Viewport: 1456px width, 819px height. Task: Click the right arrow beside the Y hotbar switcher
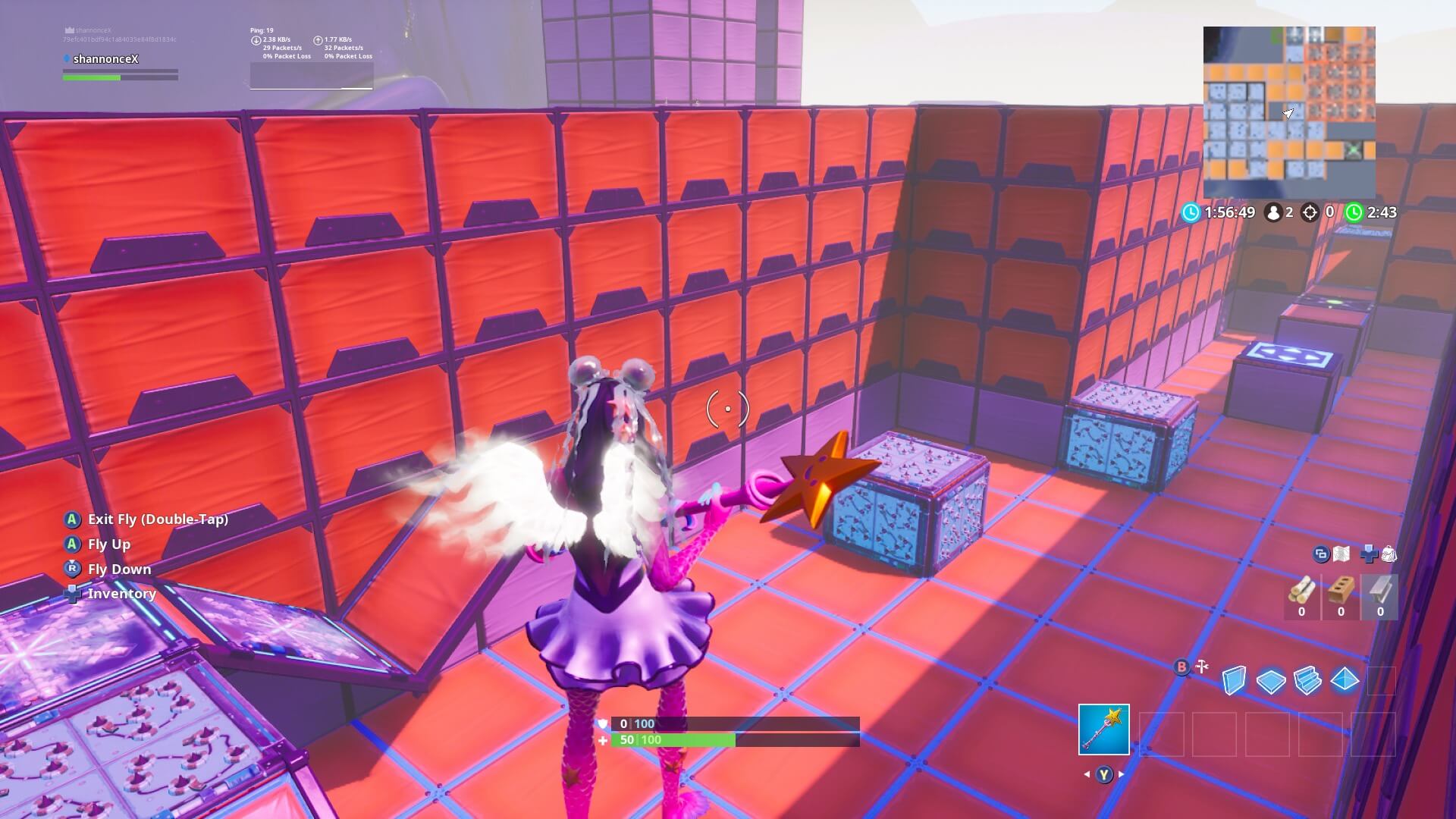pyautogui.click(x=1121, y=774)
